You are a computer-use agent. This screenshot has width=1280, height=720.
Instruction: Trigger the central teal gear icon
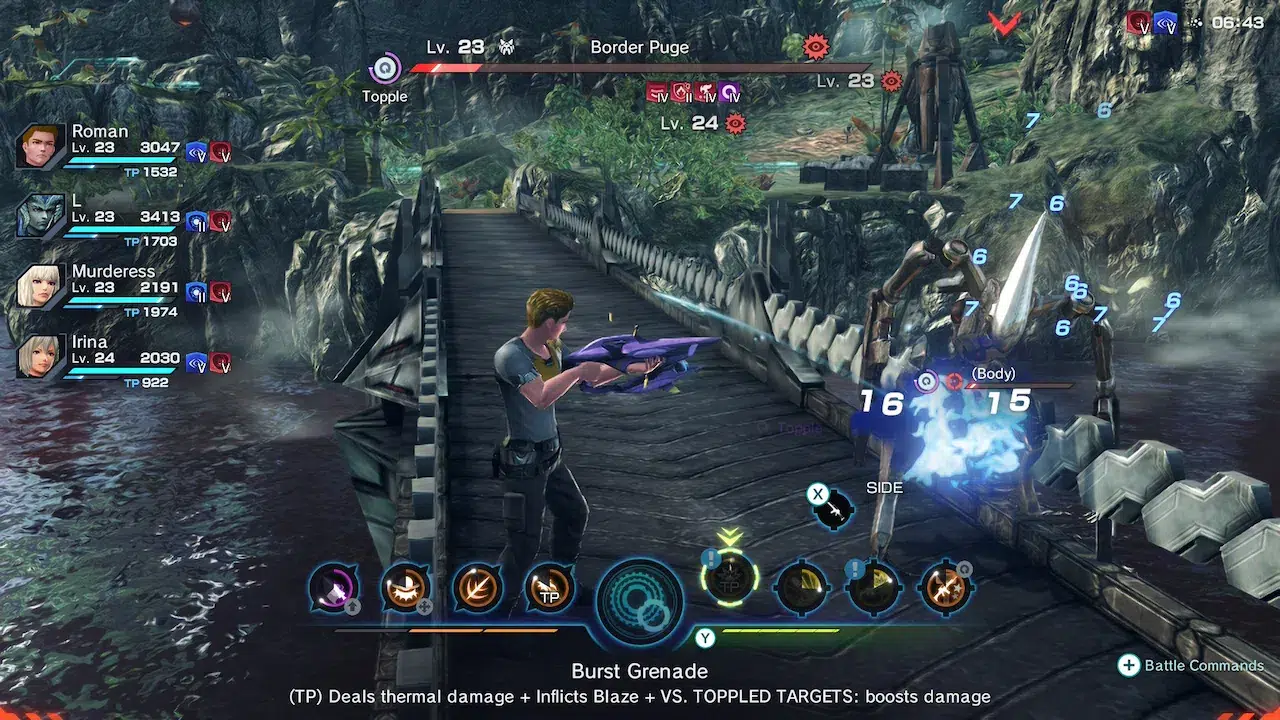[640, 601]
